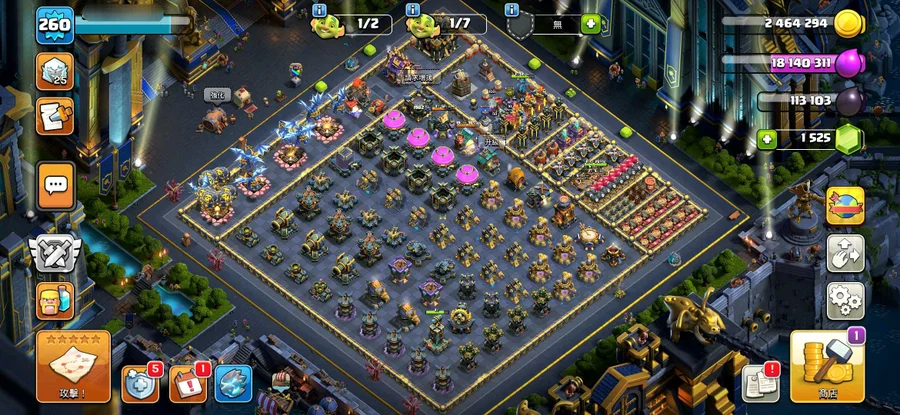This screenshot has height=415, width=900.
Task: Open the shield info button
Action: pos(512,10)
